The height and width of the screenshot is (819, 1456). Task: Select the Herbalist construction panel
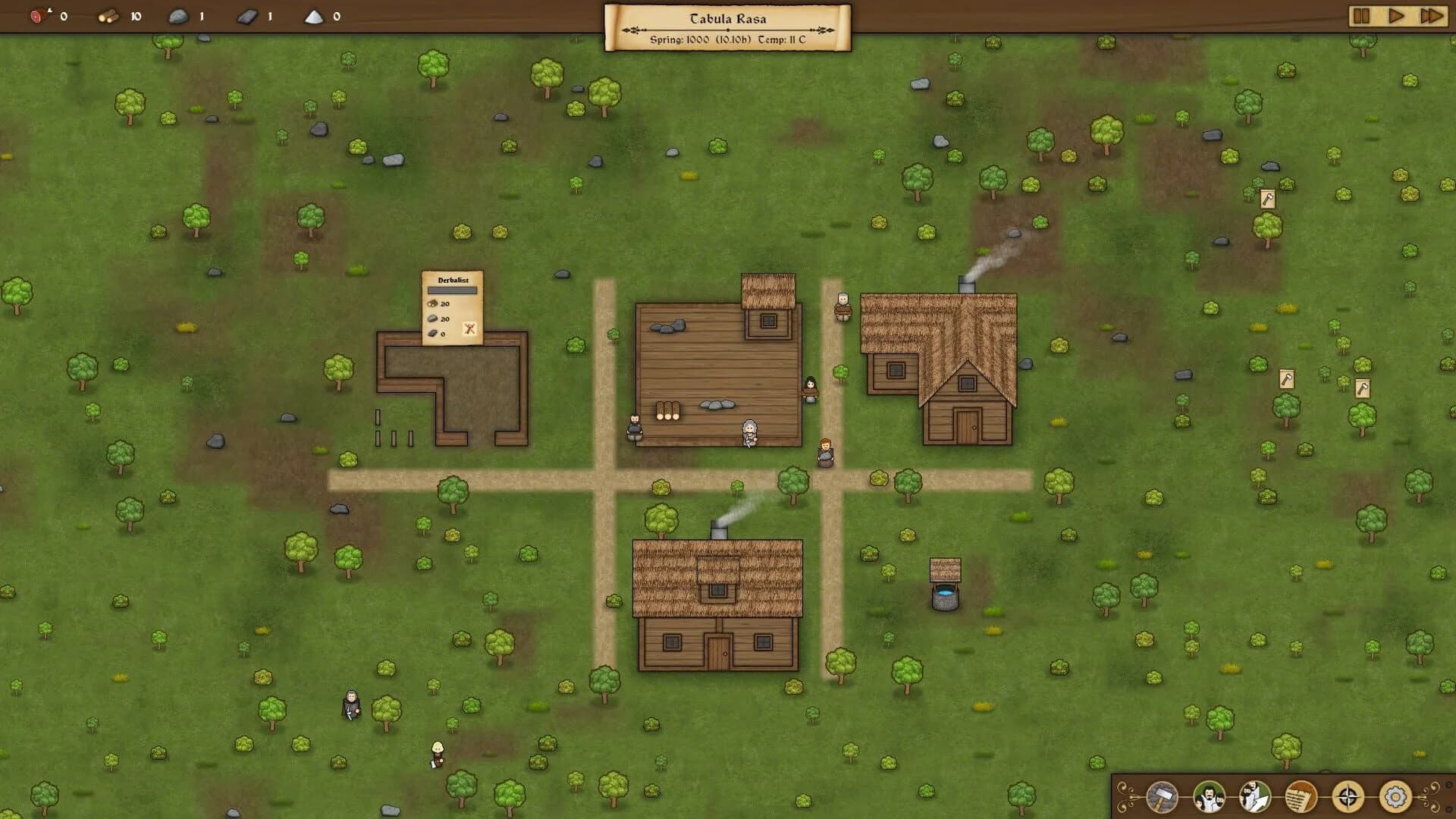click(x=453, y=307)
